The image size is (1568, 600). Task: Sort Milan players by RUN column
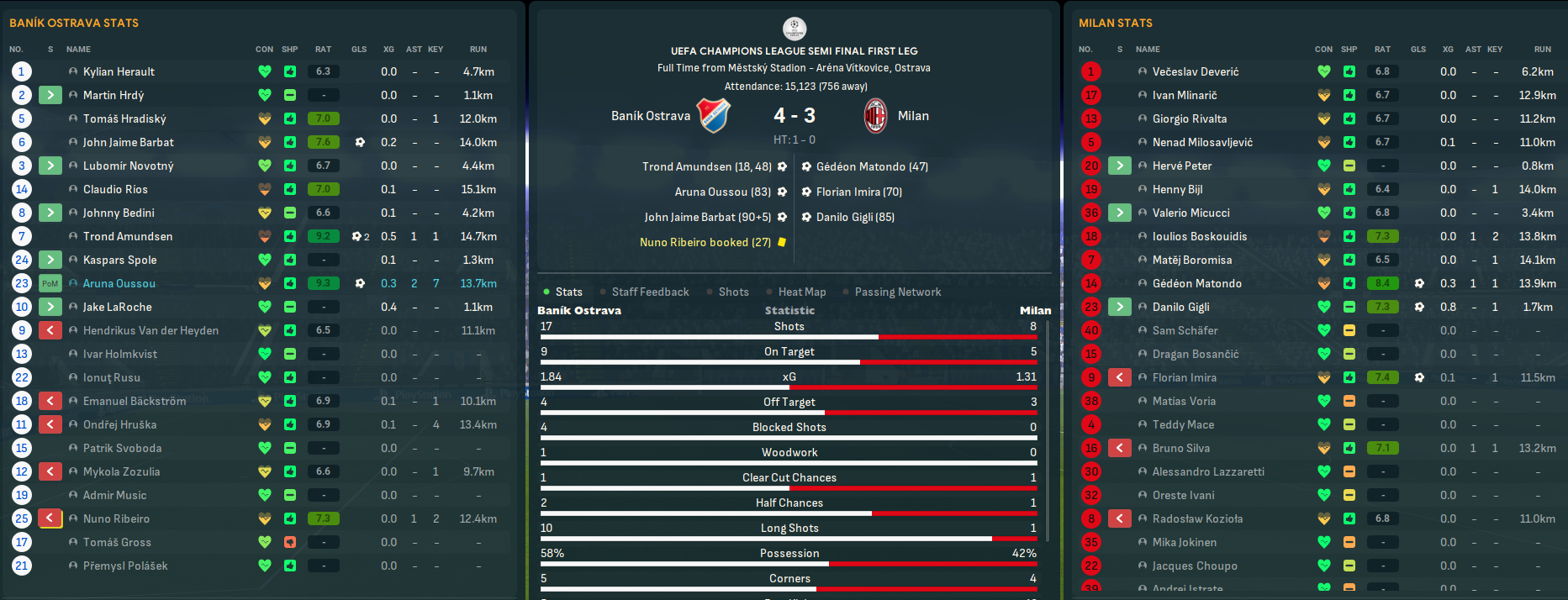coord(1542,50)
